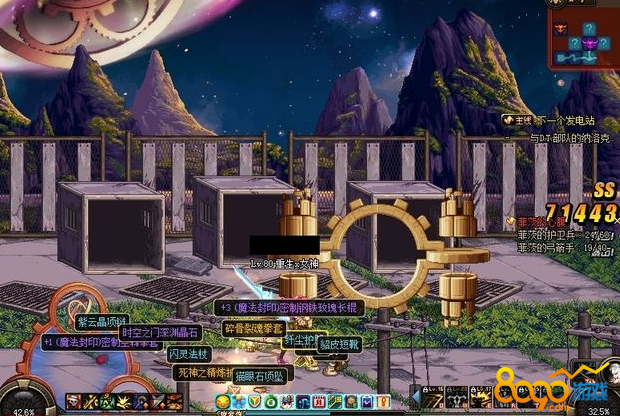Open the main quest tracker entry 下一个发电站
Viewport: 620px width, 416px height.
563,120
